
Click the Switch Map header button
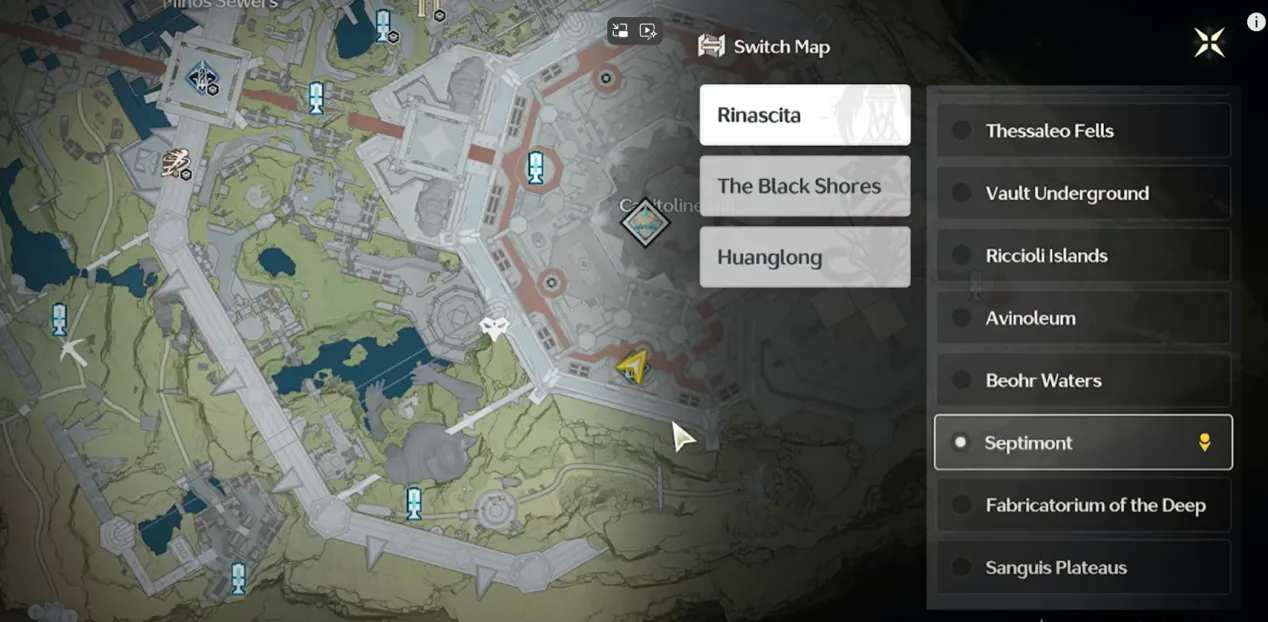(x=765, y=46)
